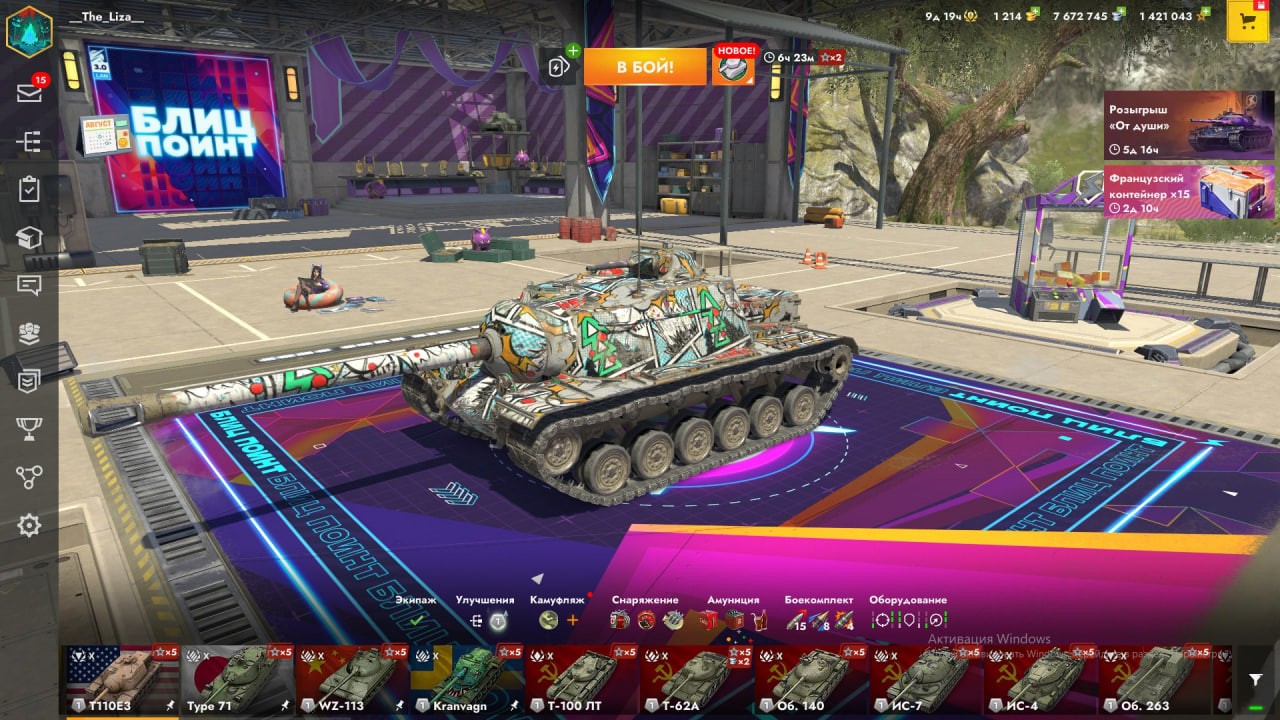Screen dimensions: 1280x720
Task: Open the missions clipboard menu
Action: point(29,189)
